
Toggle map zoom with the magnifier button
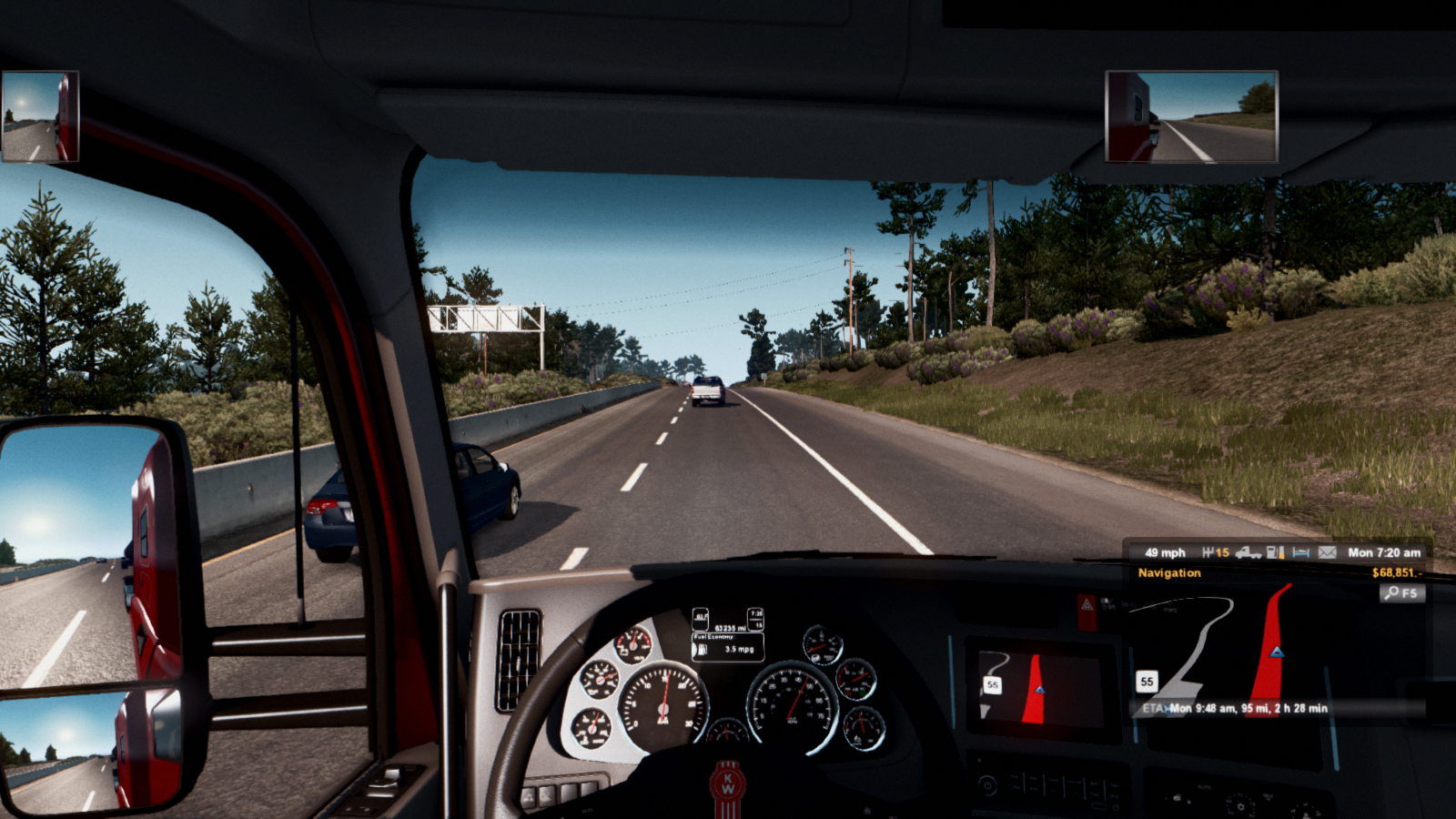[x=1401, y=593]
